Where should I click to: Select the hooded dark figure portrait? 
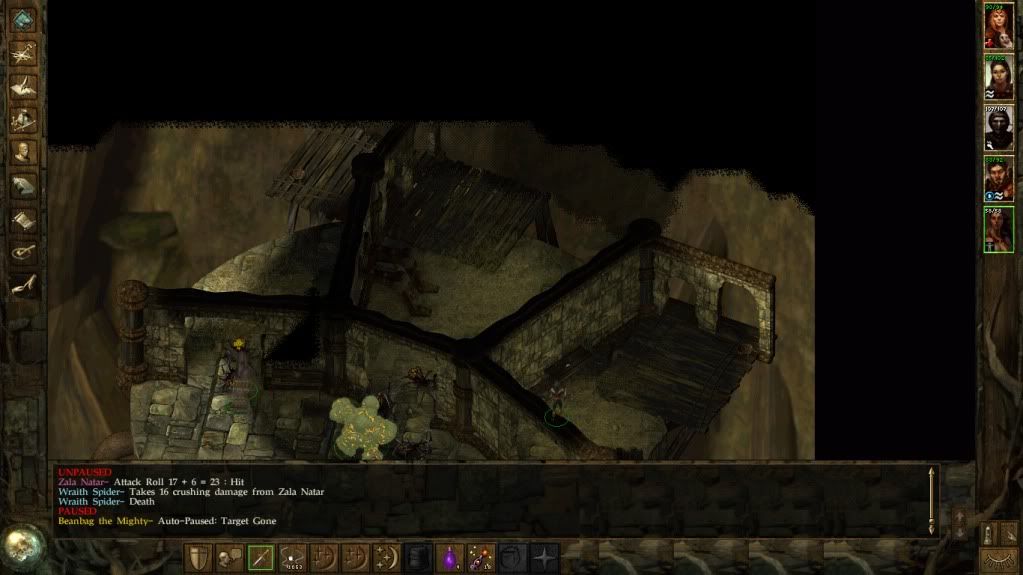[998, 128]
